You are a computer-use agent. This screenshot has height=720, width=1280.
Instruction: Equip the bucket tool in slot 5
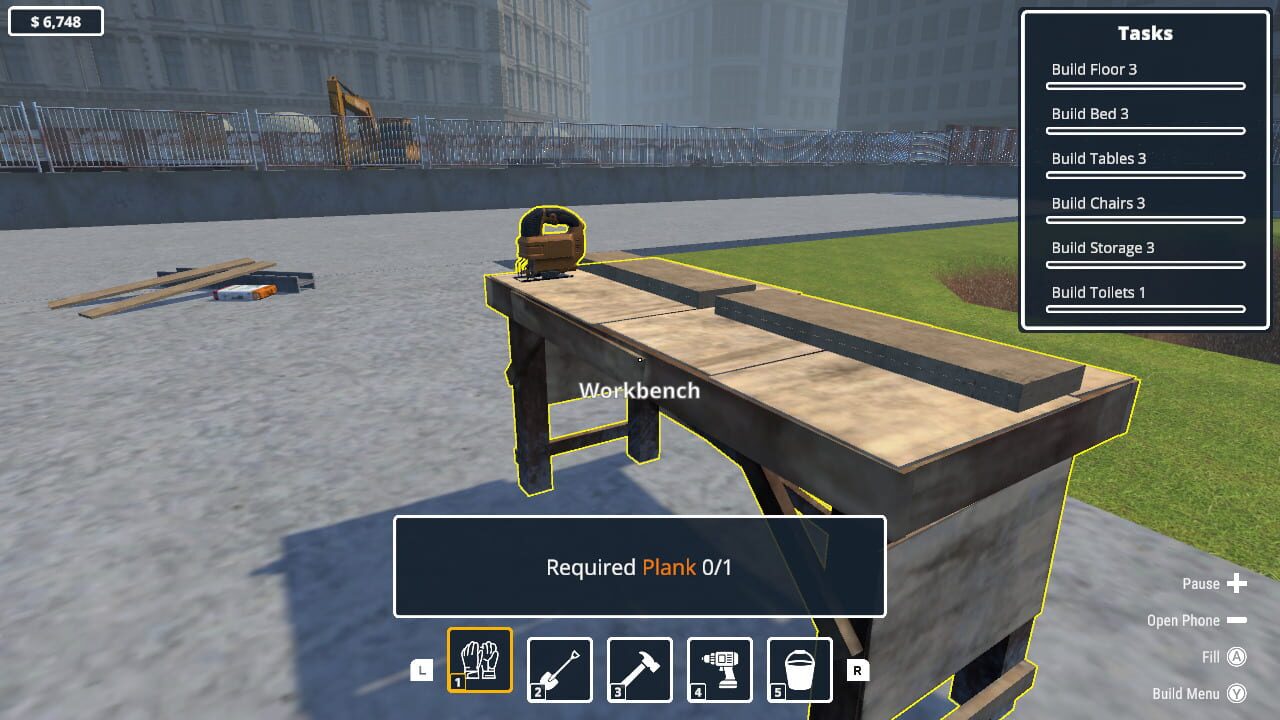(x=798, y=668)
